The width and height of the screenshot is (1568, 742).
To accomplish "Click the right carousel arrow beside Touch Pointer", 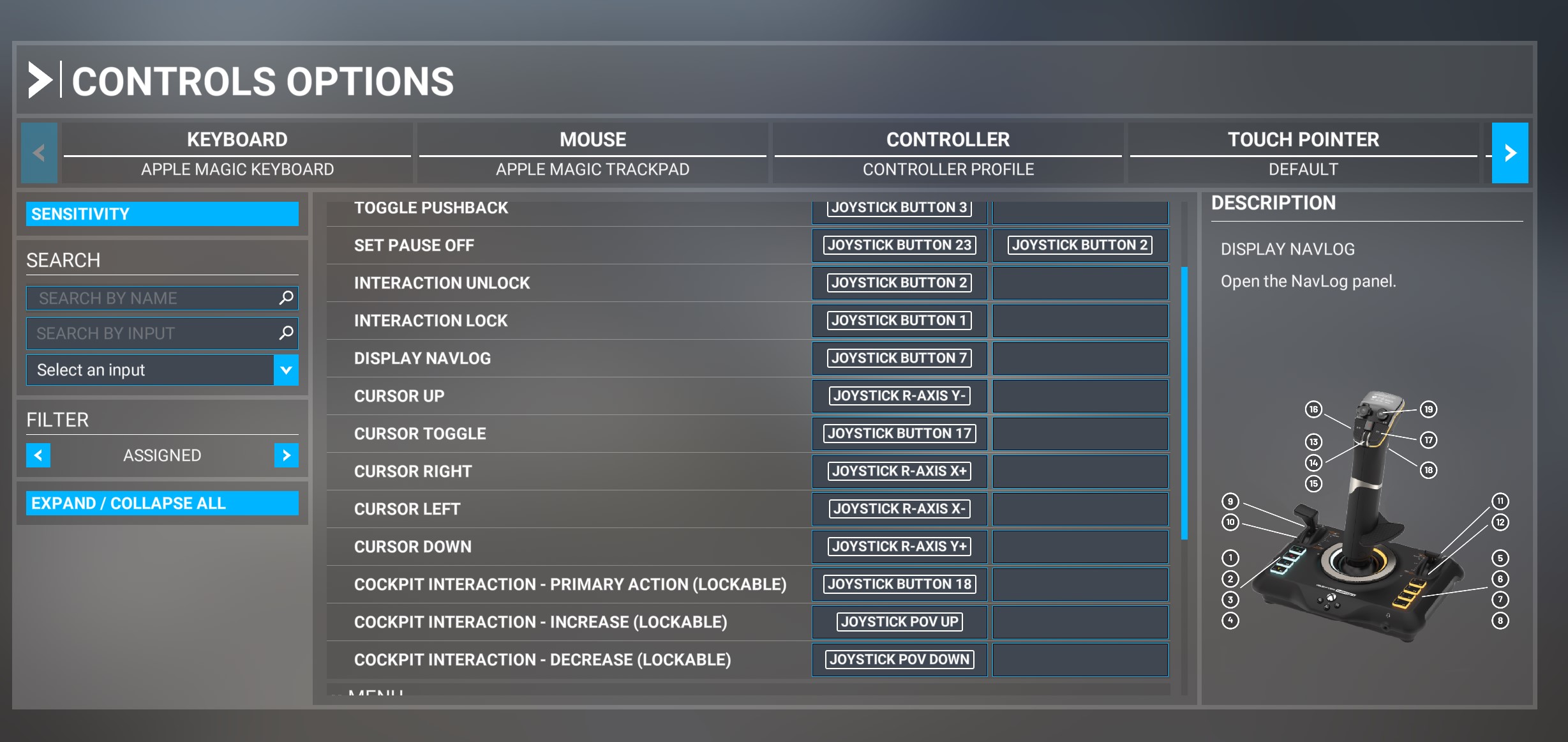I will pyautogui.click(x=1509, y=153).
